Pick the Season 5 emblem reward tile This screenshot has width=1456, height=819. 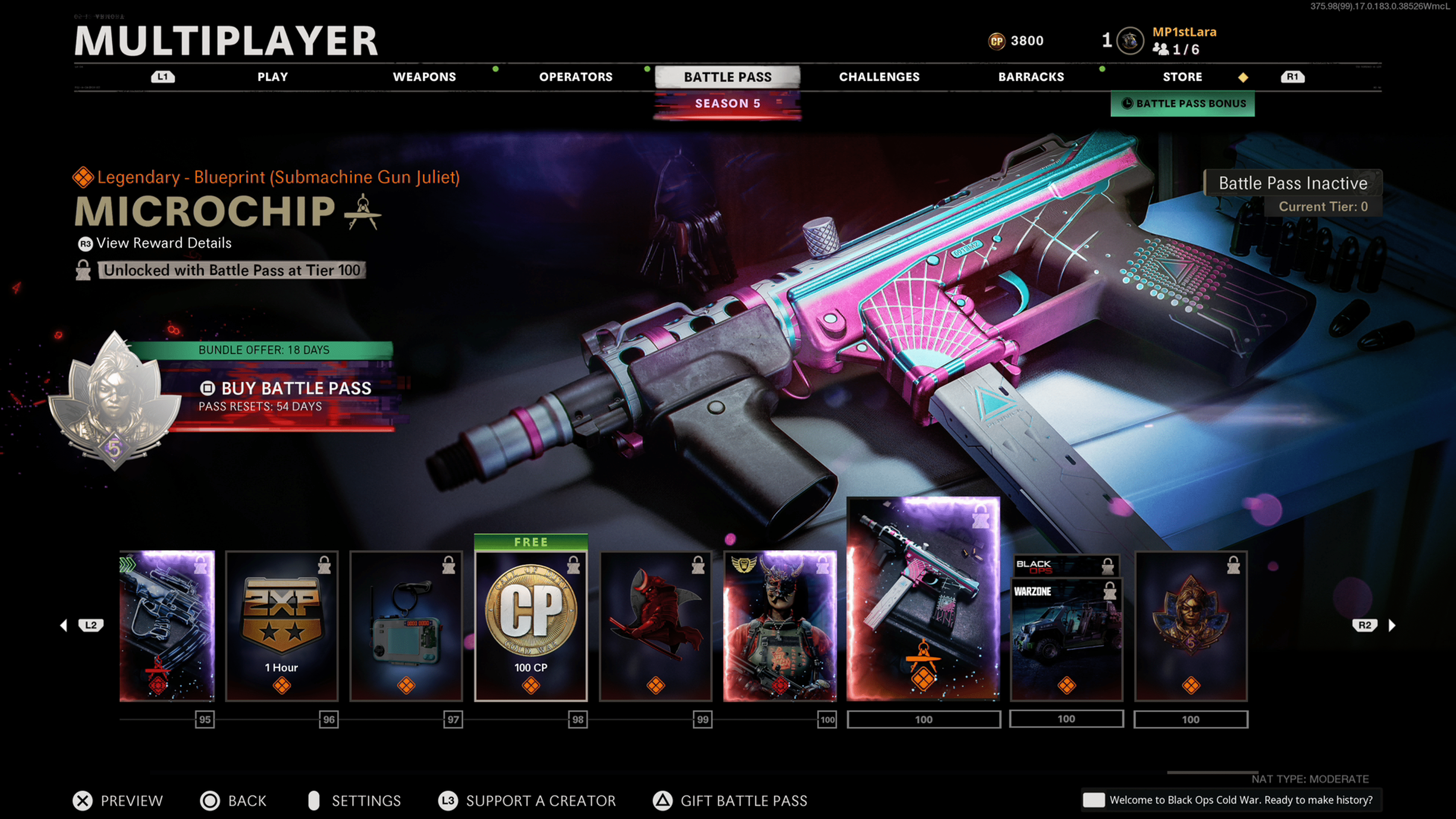click(x=1190, y=626)
